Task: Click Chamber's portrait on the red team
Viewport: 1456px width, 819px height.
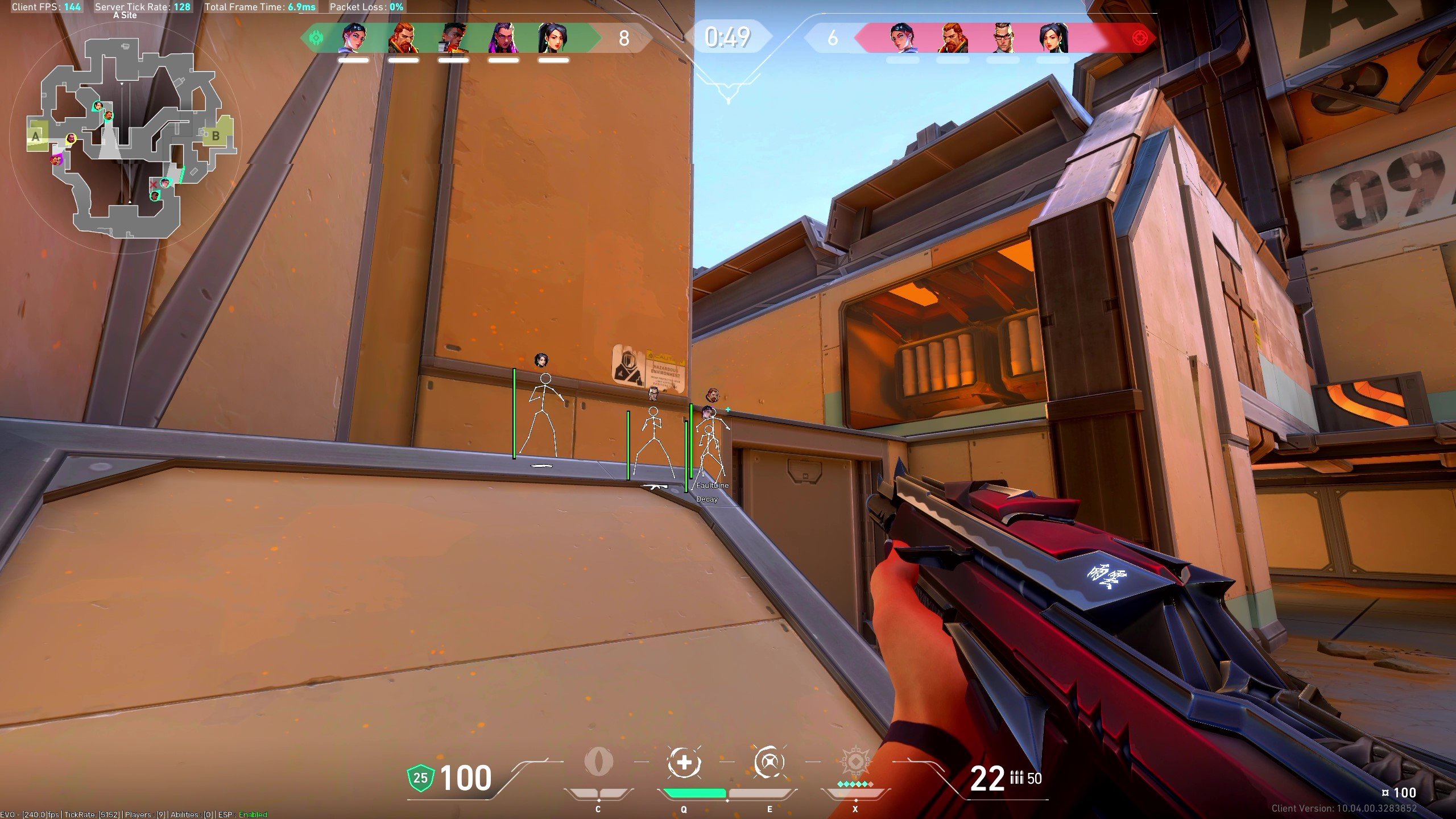Action: tap(1002, 38)
